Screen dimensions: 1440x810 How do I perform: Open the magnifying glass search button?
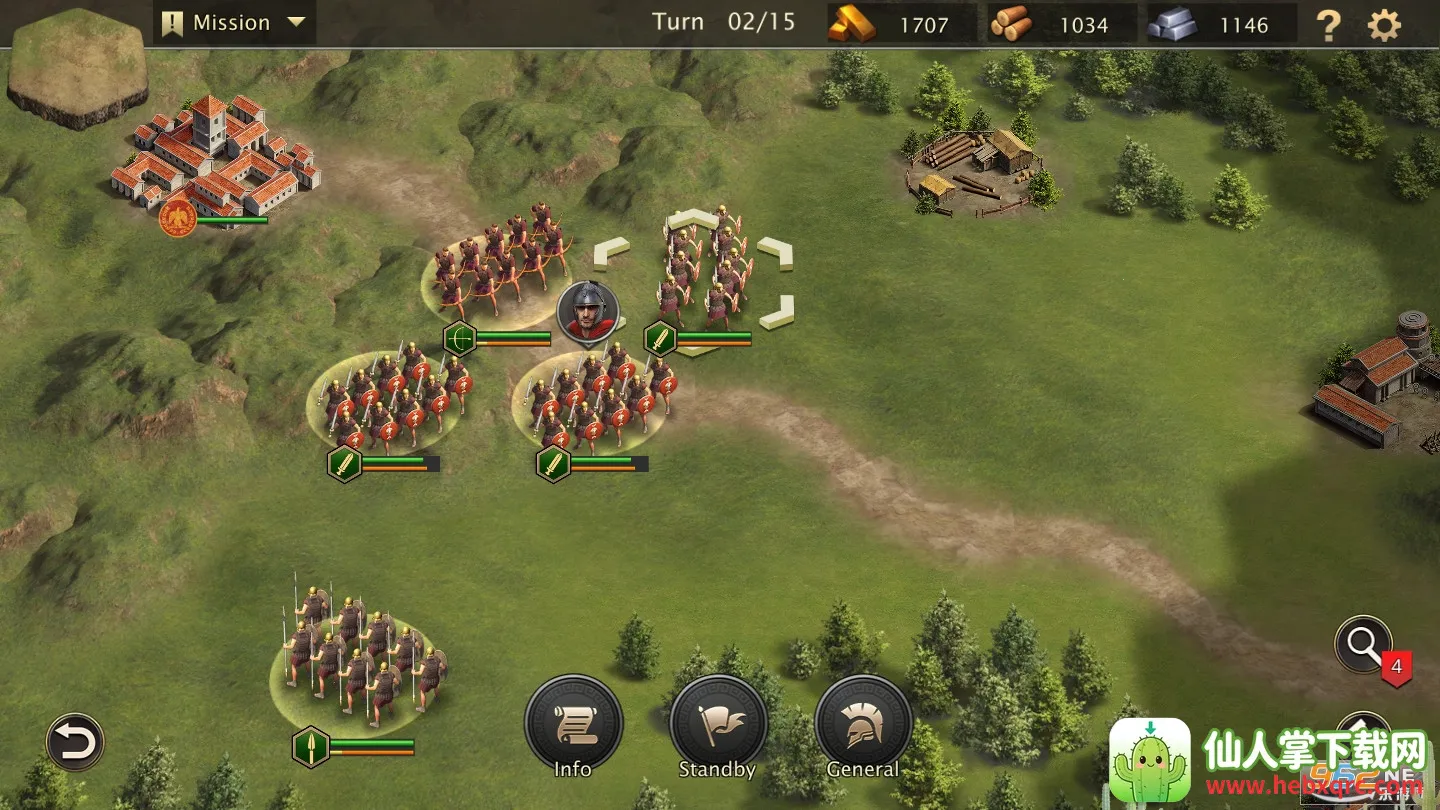1363,645
